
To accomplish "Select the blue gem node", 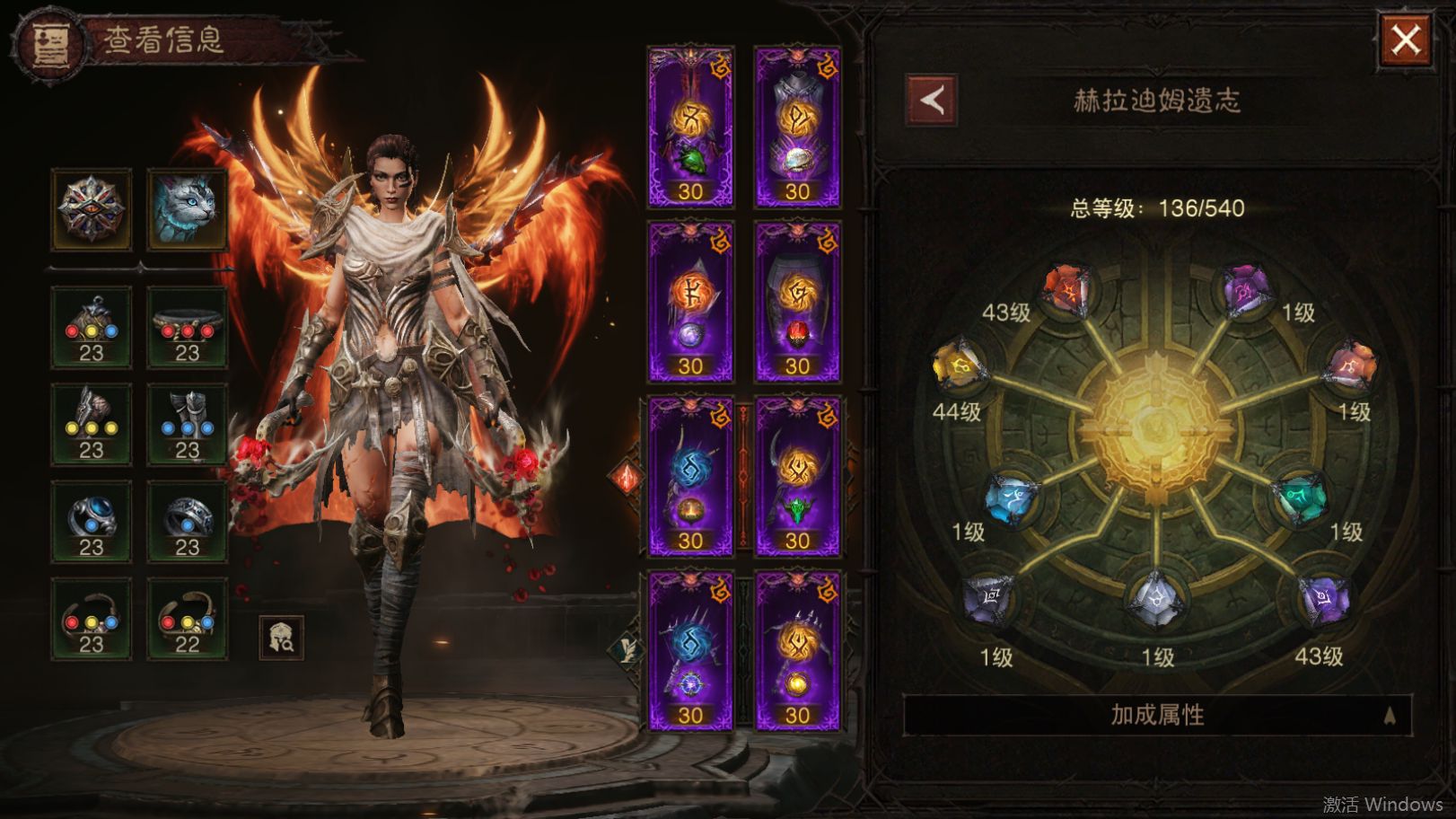I will point(1012,498).
